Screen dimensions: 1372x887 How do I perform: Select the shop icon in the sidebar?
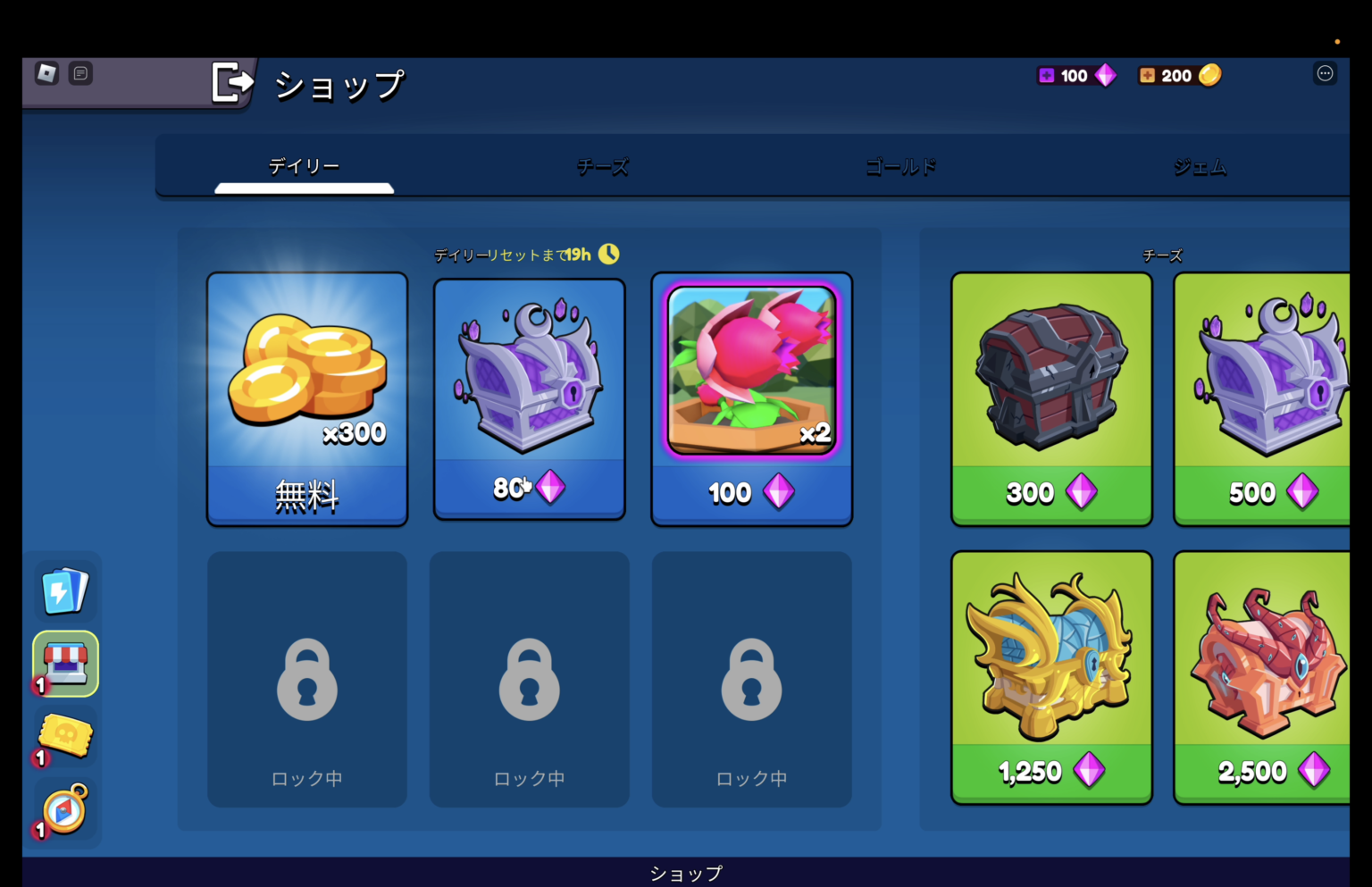click(63, 663)
